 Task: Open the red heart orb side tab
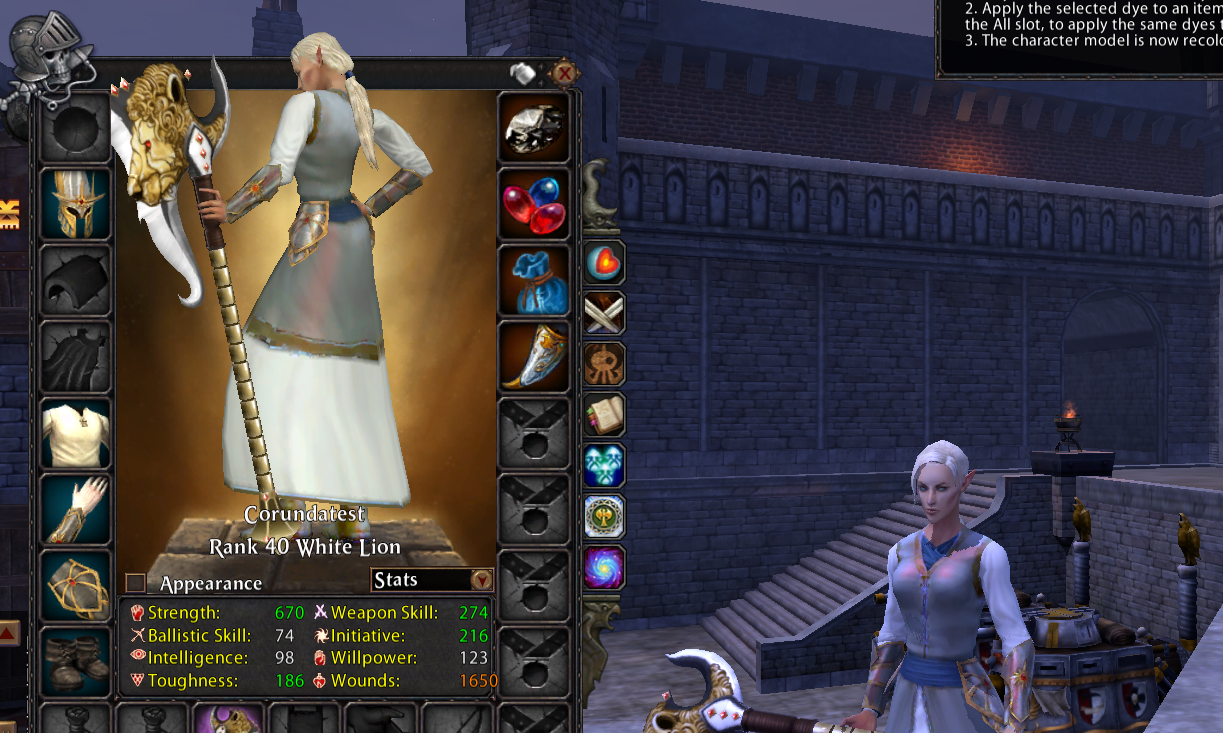pos(604,263)
